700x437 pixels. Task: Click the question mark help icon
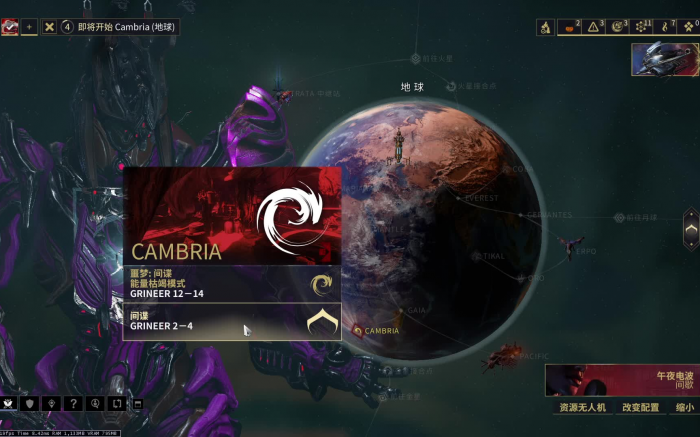[x=72, y=403]
